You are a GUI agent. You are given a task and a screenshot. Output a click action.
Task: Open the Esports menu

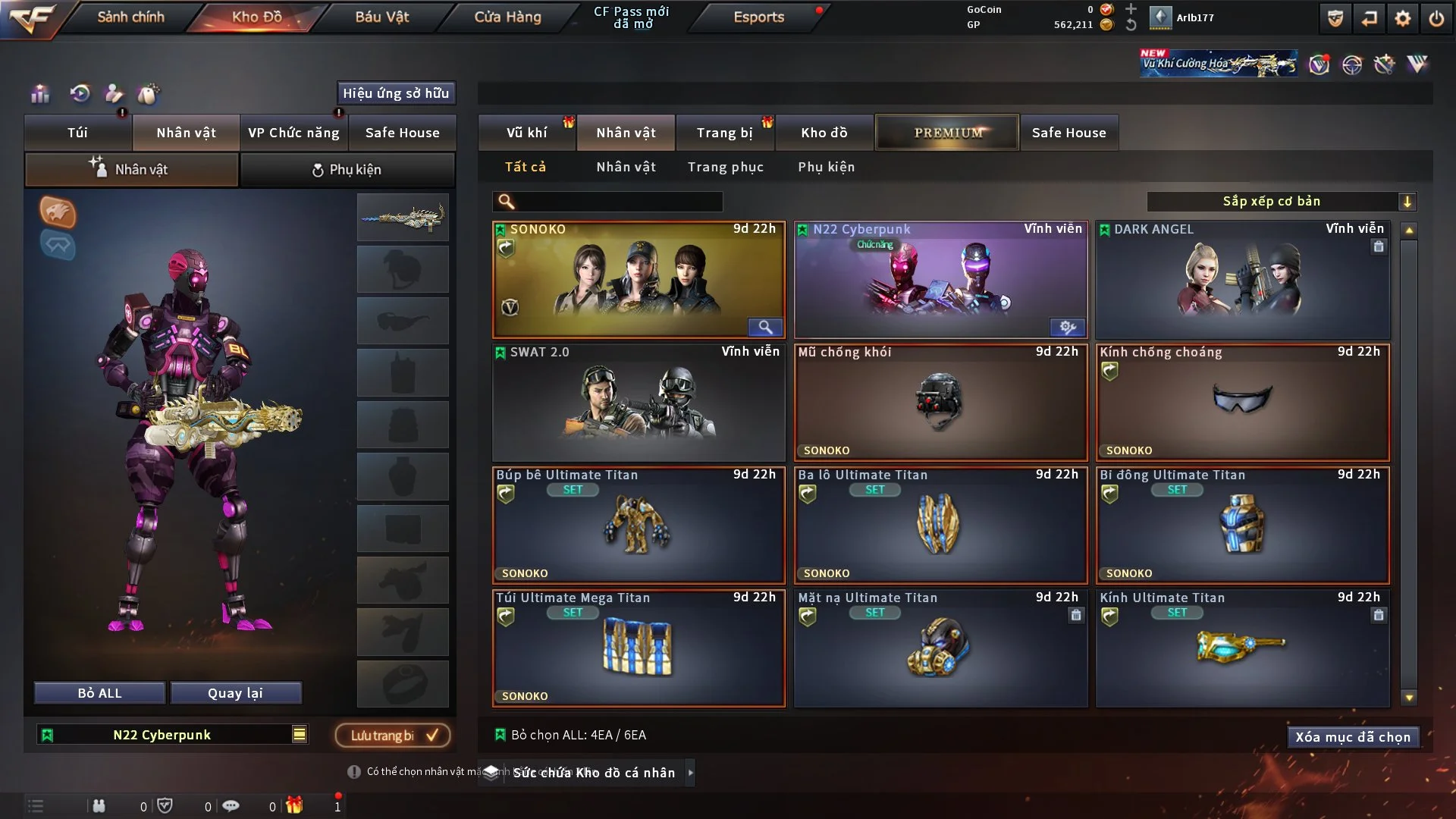(x=758, y=17)
